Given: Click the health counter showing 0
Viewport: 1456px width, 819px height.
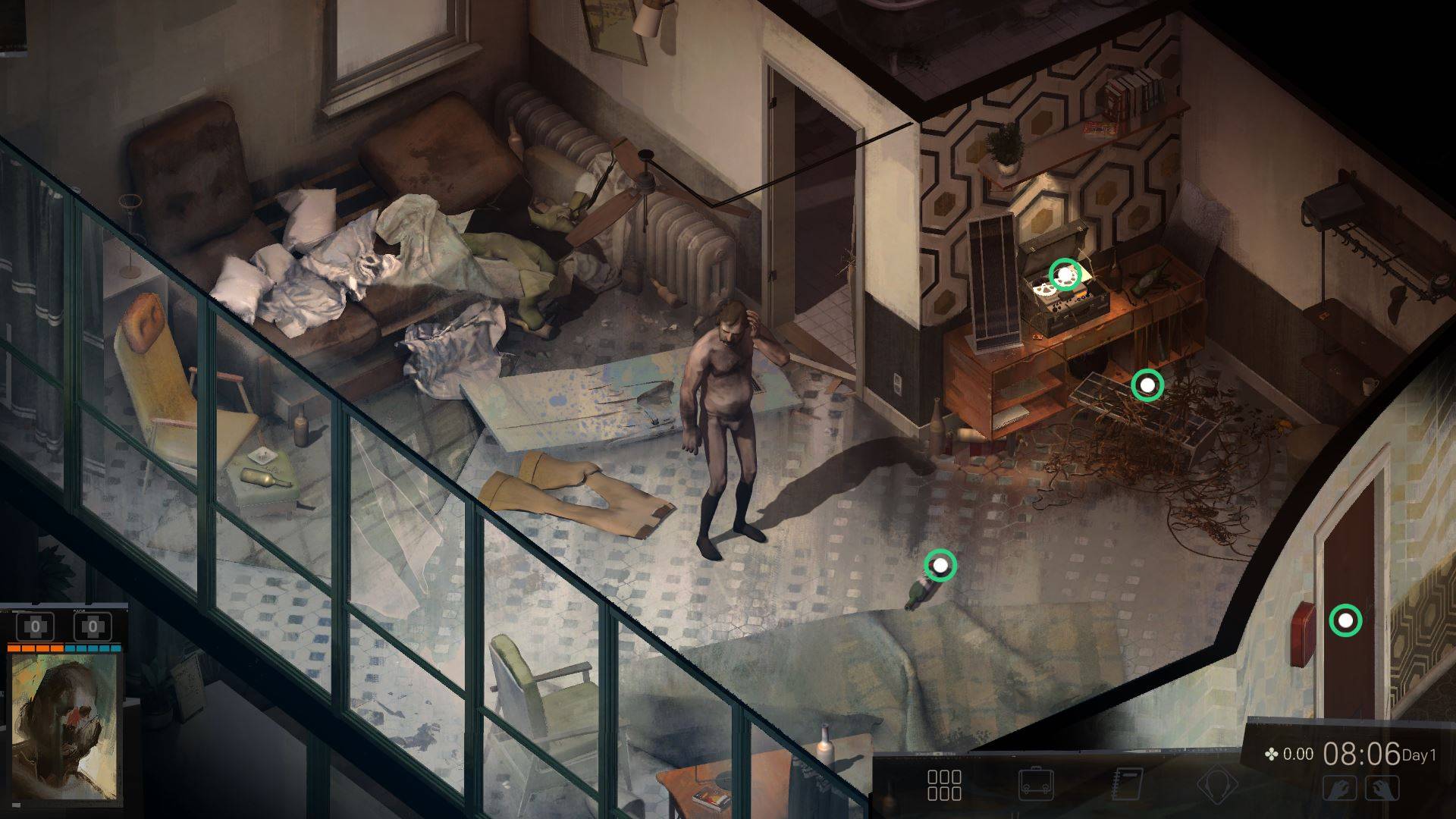Looking at the screenshot, I should (x=35, y=626).
